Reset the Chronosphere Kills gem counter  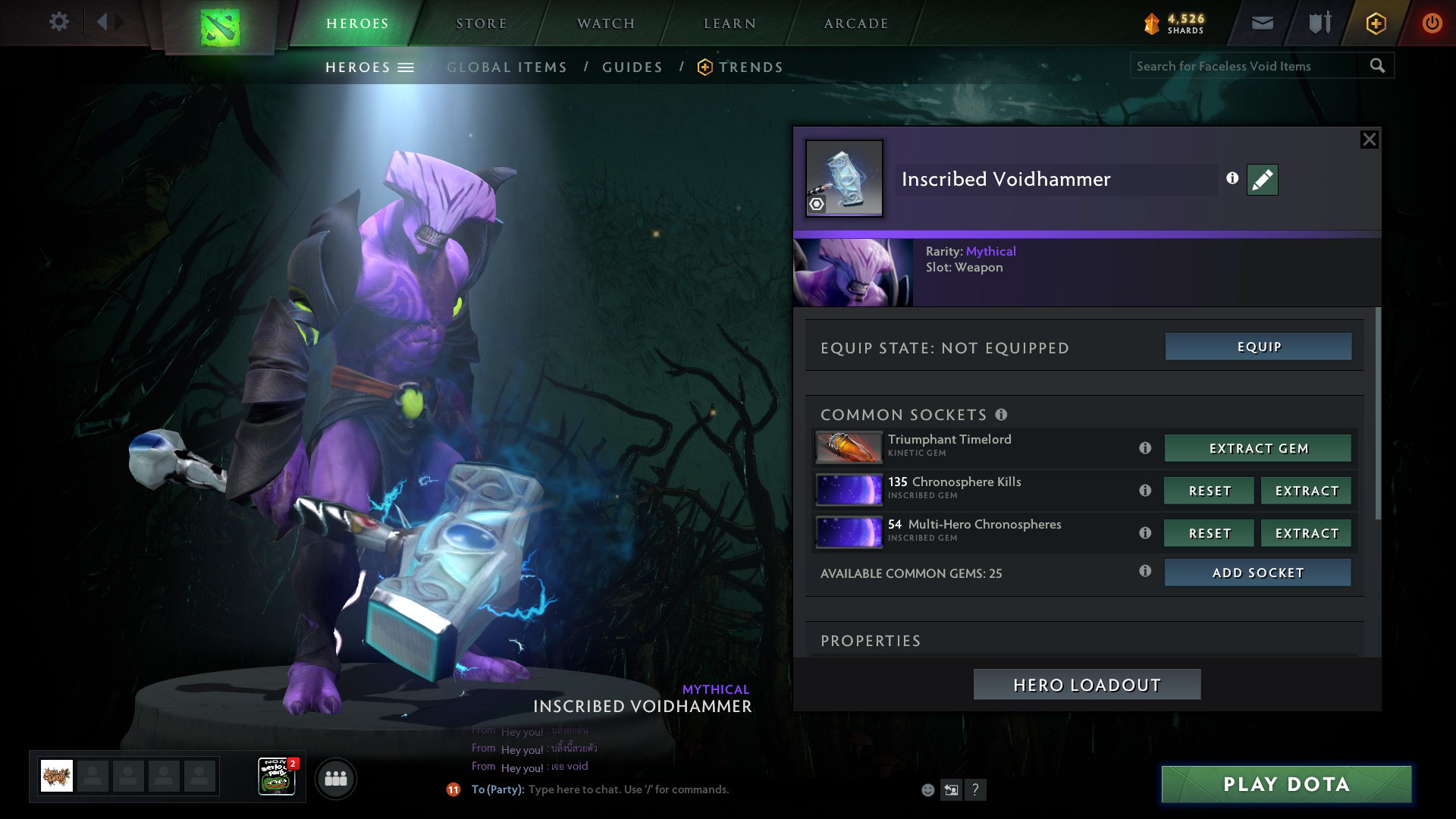tap(1210, 491)
